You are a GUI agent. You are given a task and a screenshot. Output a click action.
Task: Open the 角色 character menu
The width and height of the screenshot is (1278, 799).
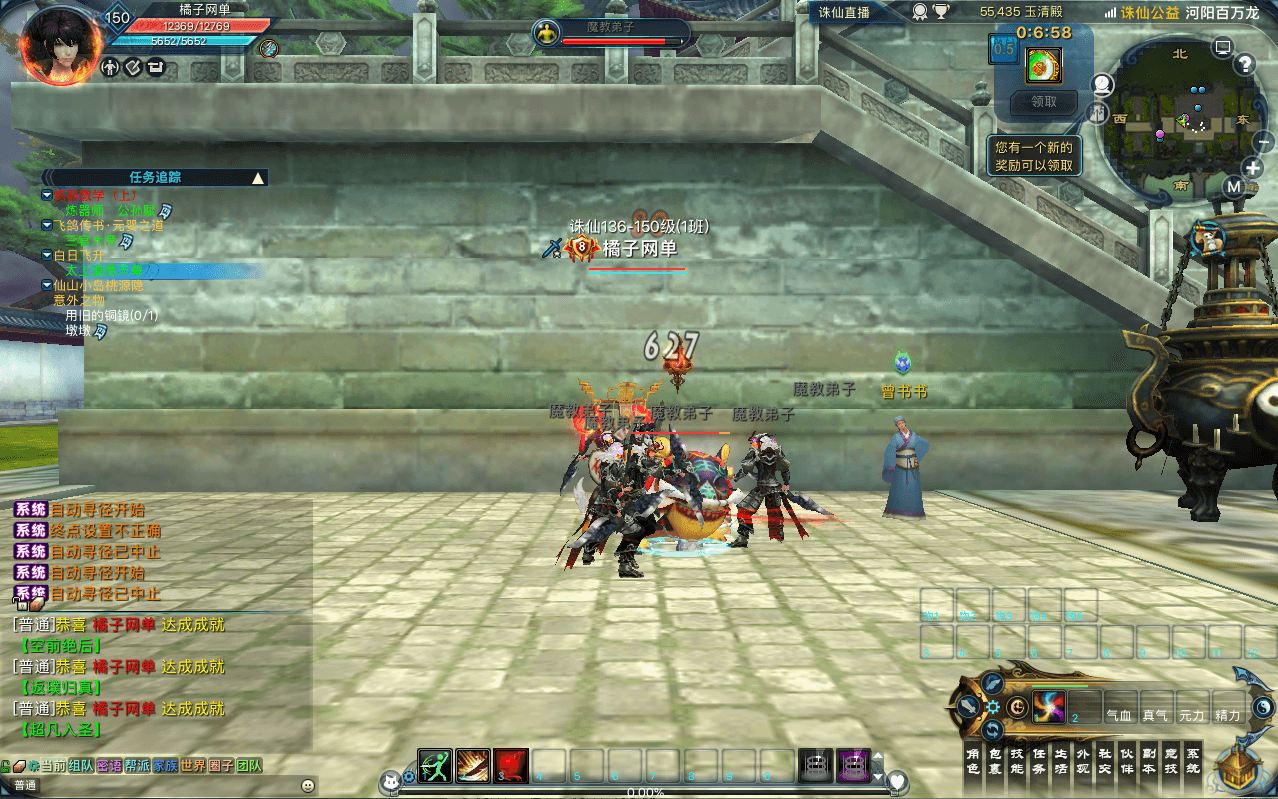pyautogui.click(x=972, y=761)
